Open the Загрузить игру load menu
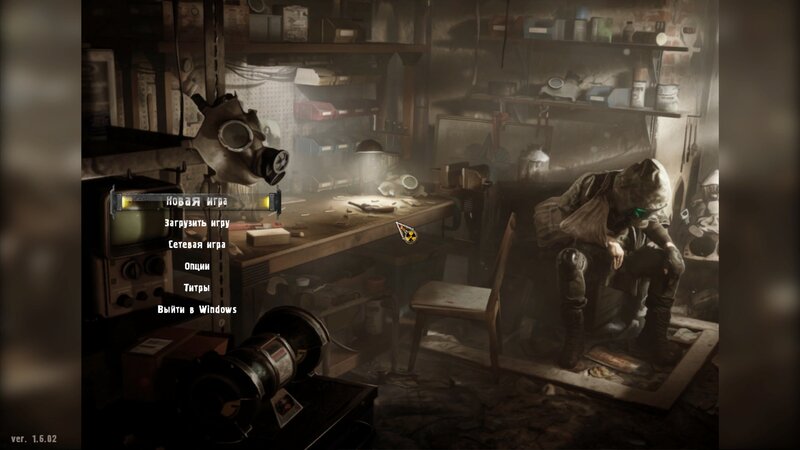This screenshot has height=450, width=800. [197, 223]
